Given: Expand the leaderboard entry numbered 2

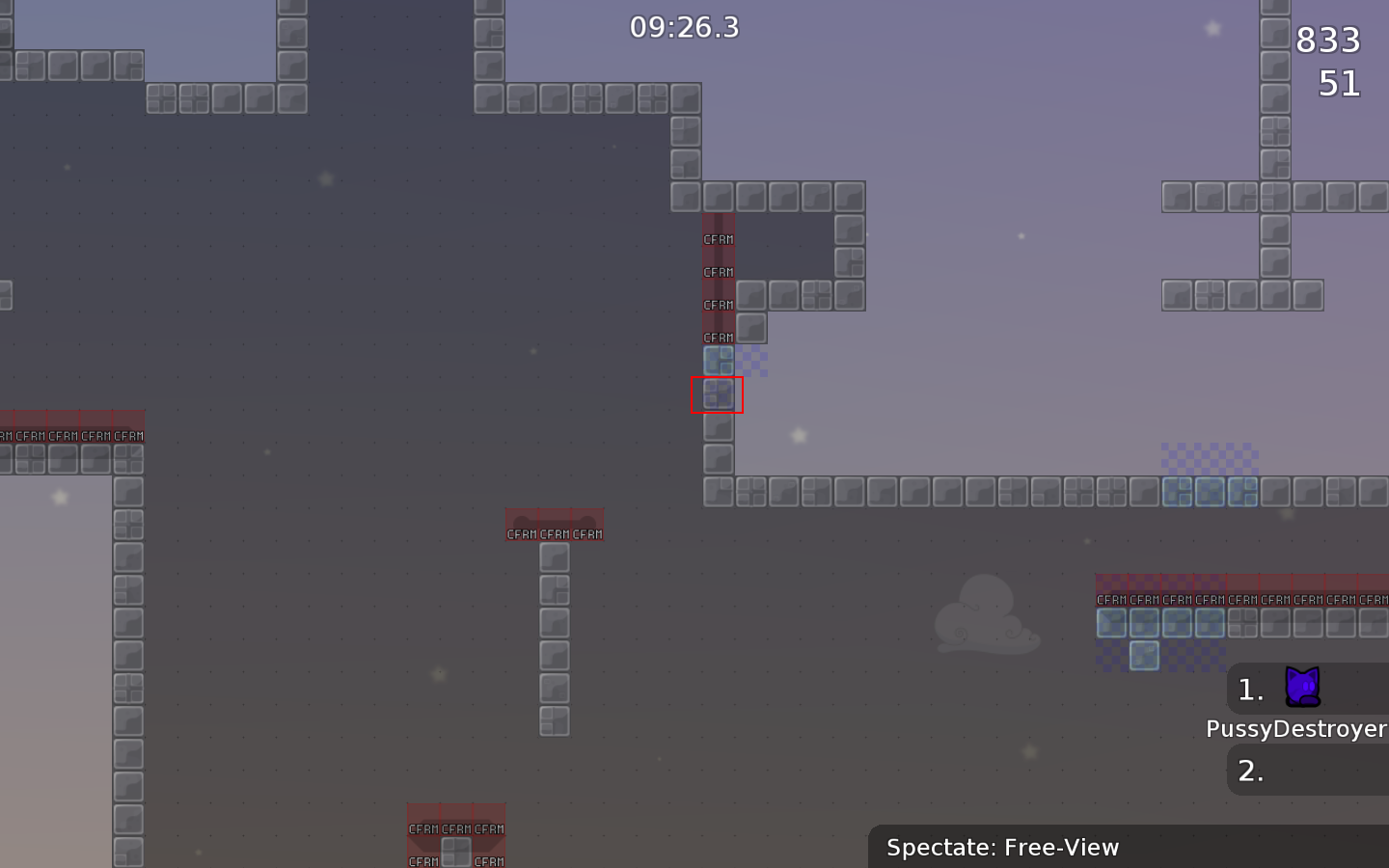Looking at the screenshot, I should click(x=1250, y=770).
